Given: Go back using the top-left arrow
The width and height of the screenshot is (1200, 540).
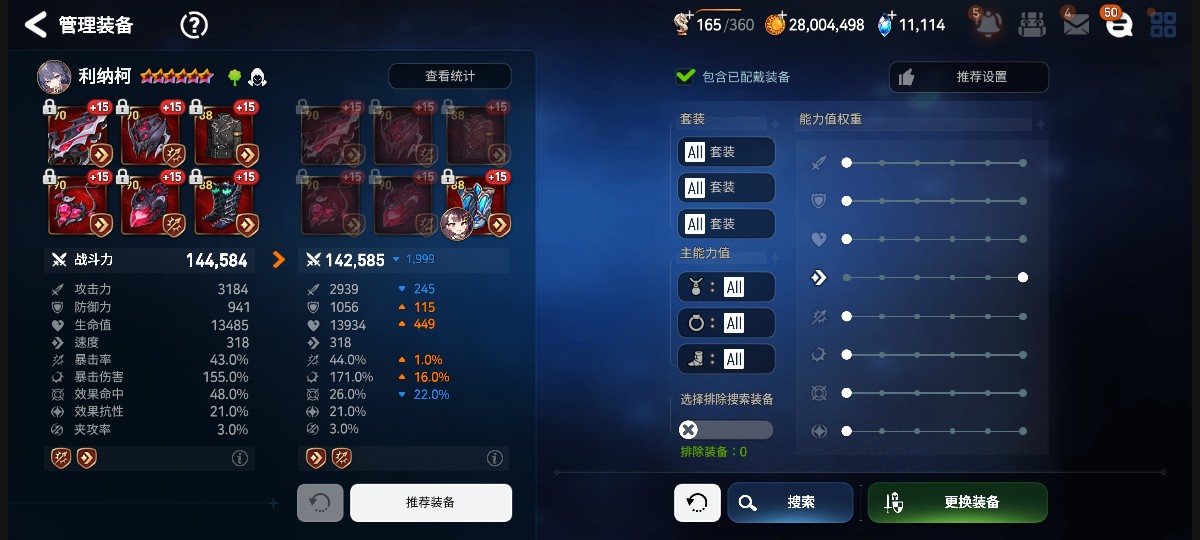Looking at the screenshot, I should click(36, 25).
